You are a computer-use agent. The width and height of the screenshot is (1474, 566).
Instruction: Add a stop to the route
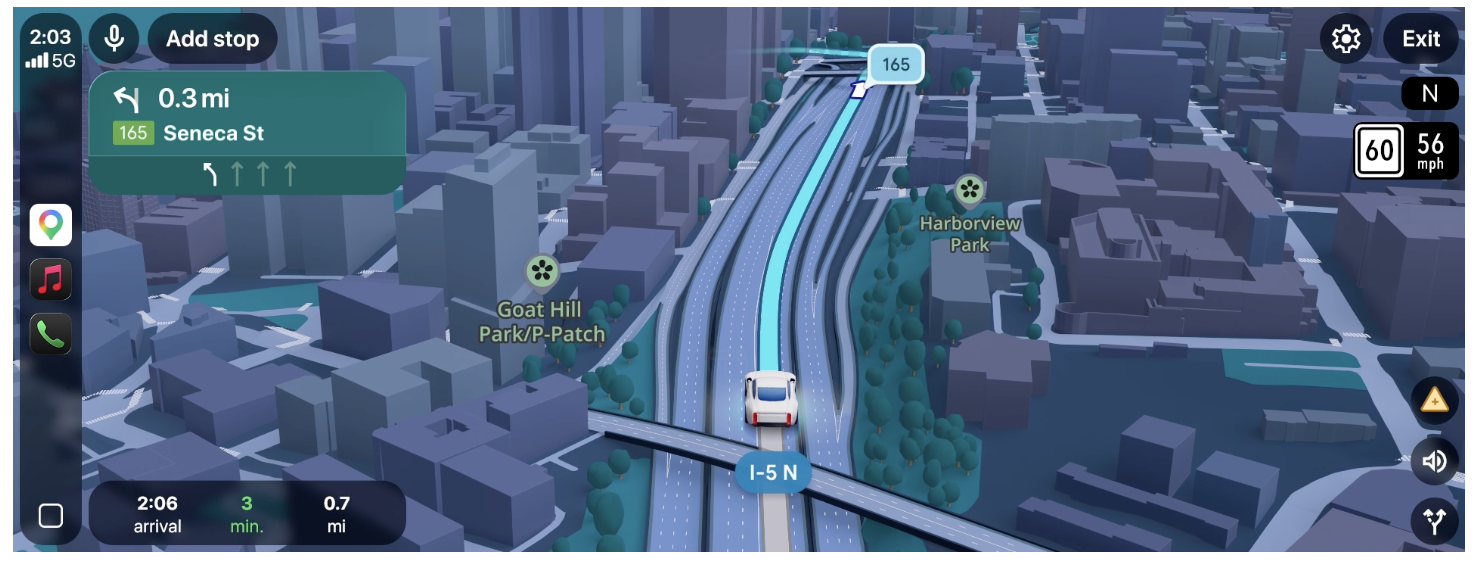pos(212,39)
